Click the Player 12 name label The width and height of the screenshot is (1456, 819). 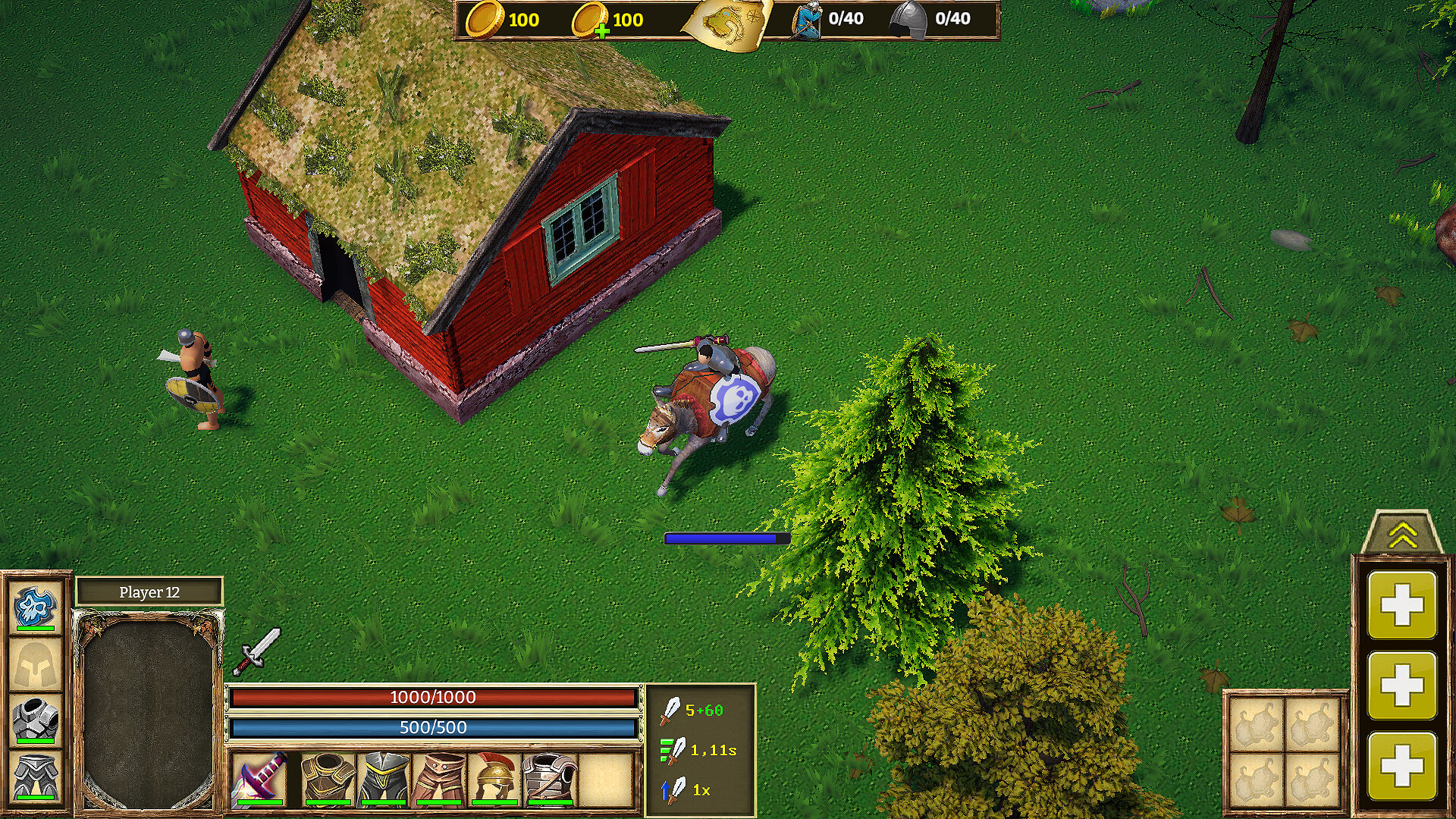pyautogui.click(x=149, y=592)
